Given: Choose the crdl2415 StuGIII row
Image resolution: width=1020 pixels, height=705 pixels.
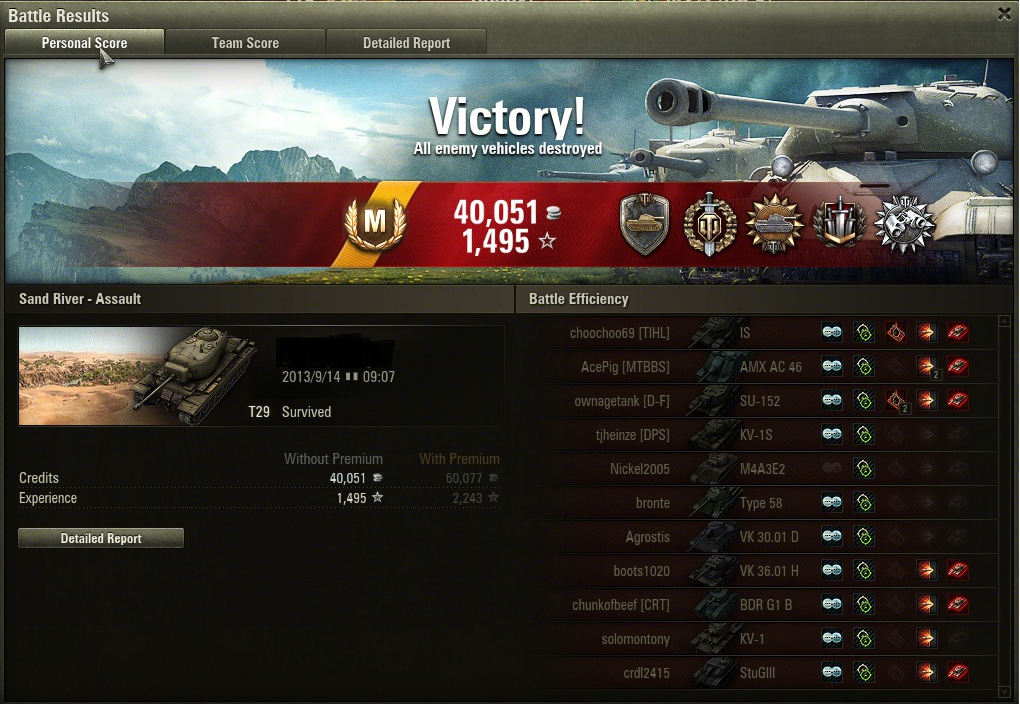Looking at the screenshot, I should pos(760,673).
